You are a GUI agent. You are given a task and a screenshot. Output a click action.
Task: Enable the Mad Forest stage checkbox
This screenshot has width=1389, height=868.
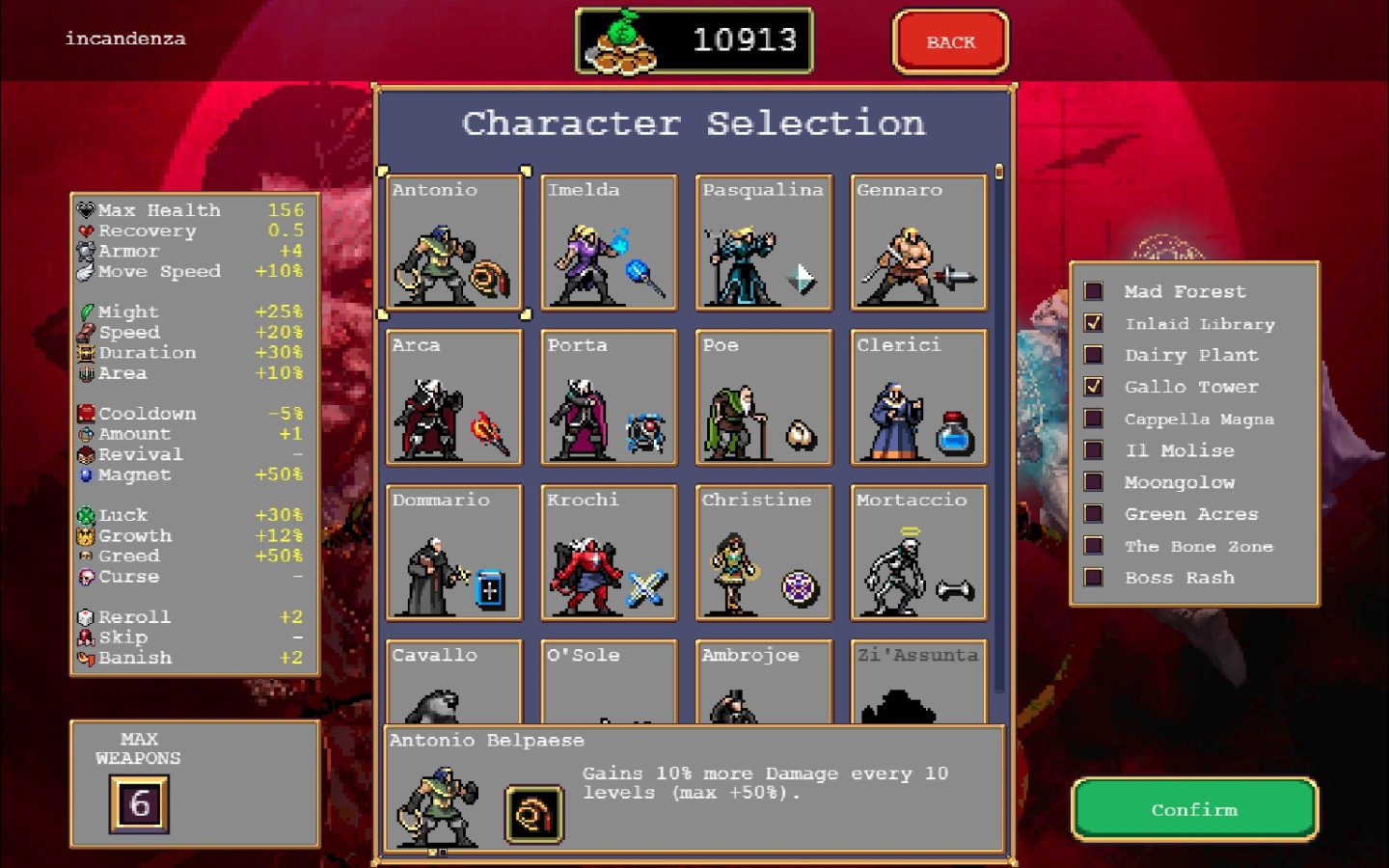[1095, 290]
